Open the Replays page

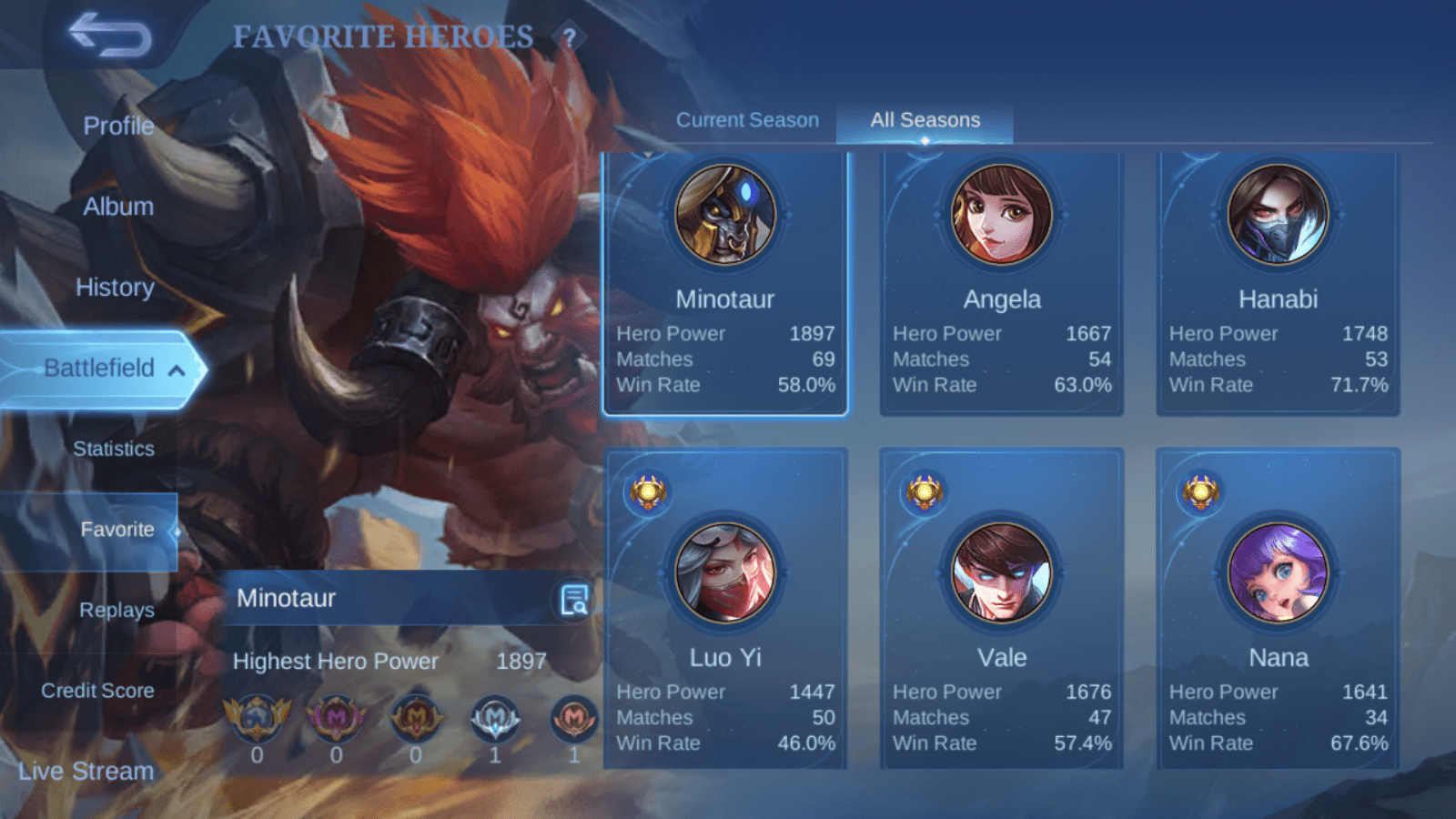pyautogui.click(x=116, y=610)
